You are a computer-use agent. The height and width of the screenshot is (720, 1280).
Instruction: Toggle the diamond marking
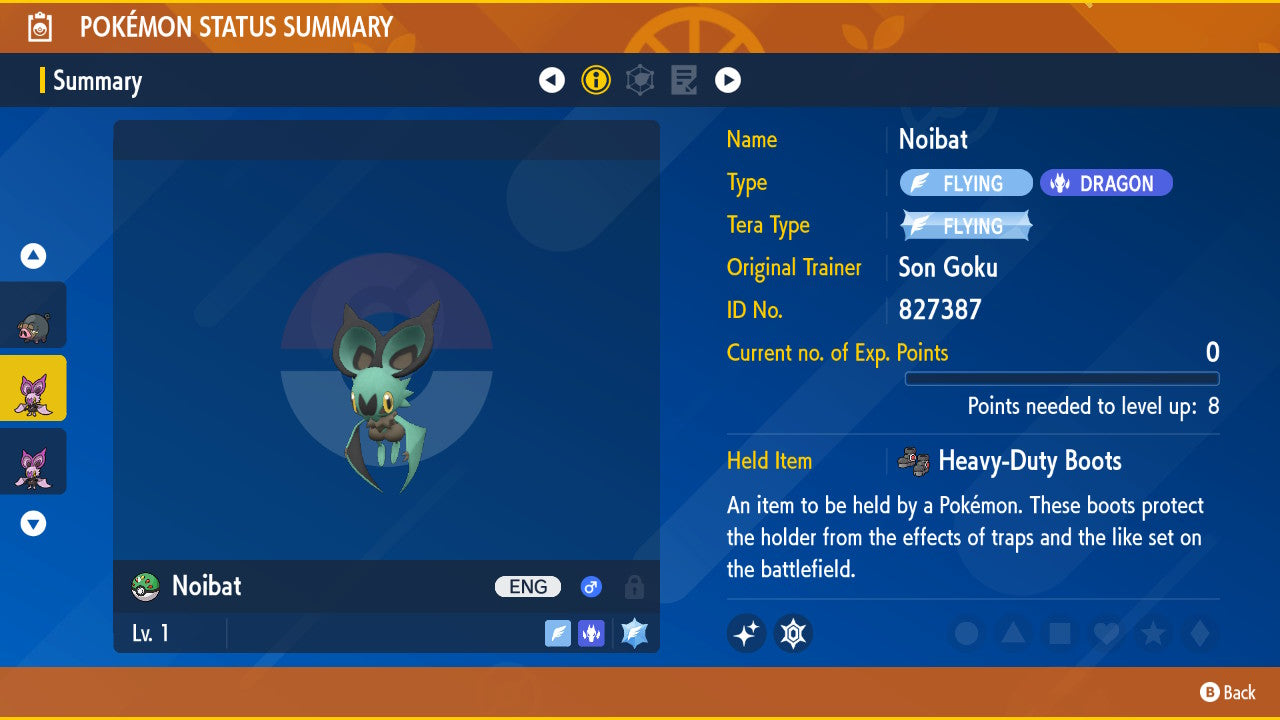pyautogui.click(x=1199, y=633)
